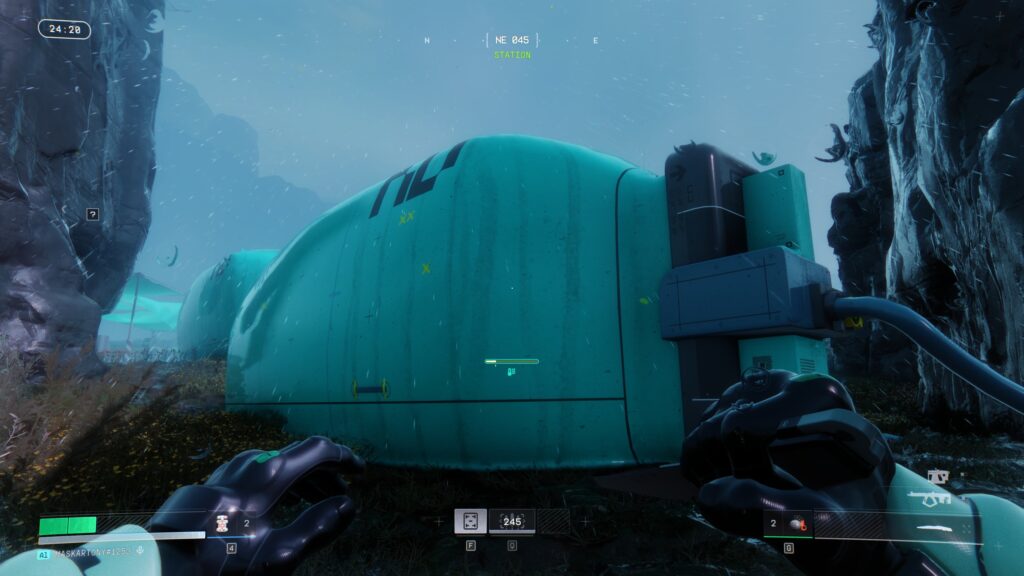Click the NE 045 compass heading
This screenshot has width=1024, height=576.
pyautogui.click(x=511, y=40)
